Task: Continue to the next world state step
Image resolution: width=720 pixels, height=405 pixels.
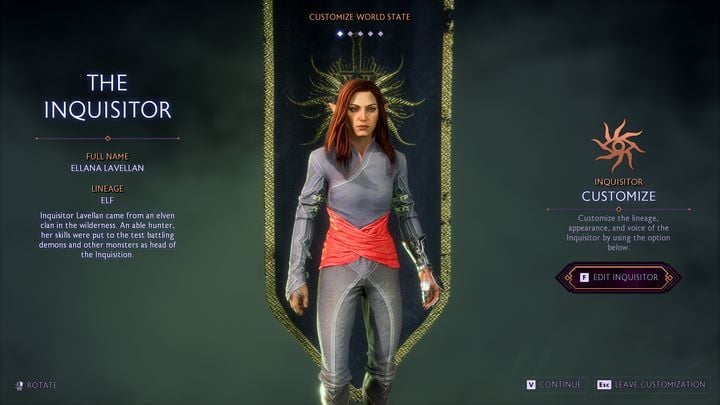Action: [553, 384]
